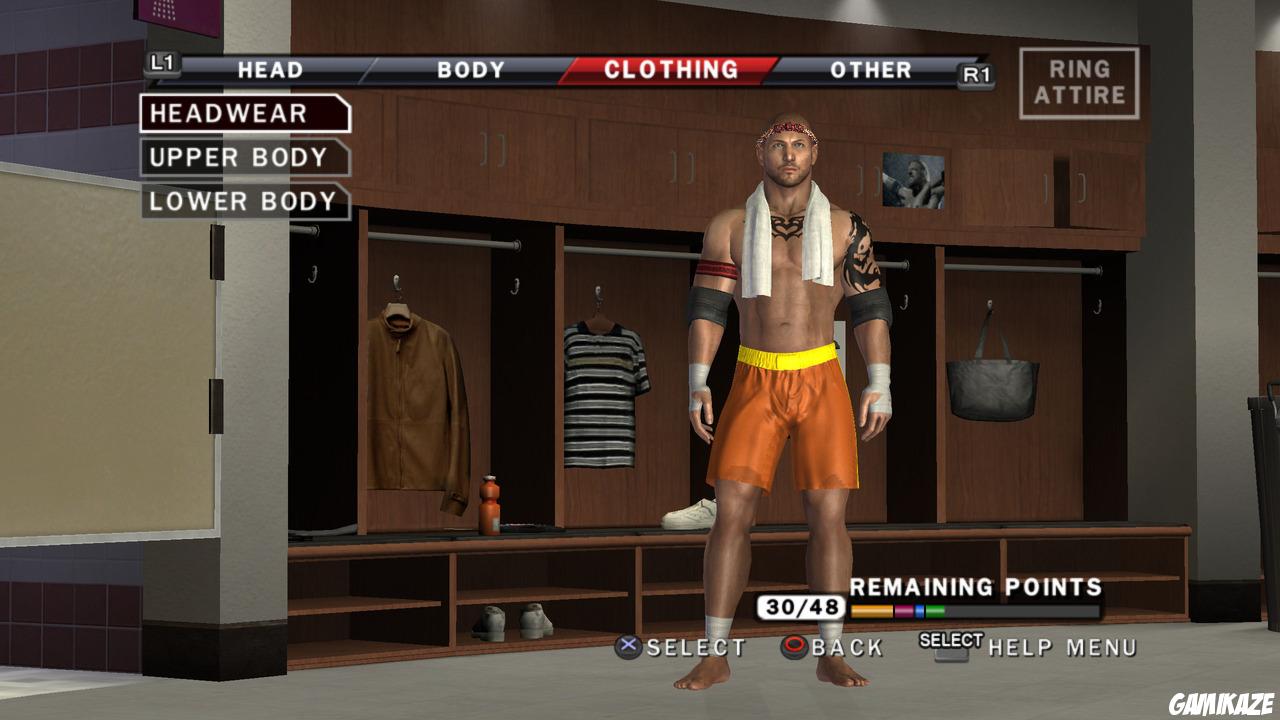Click the green segment of the points bar
Viewport: 1280px width, 720px height.
(x=934, y=611)
